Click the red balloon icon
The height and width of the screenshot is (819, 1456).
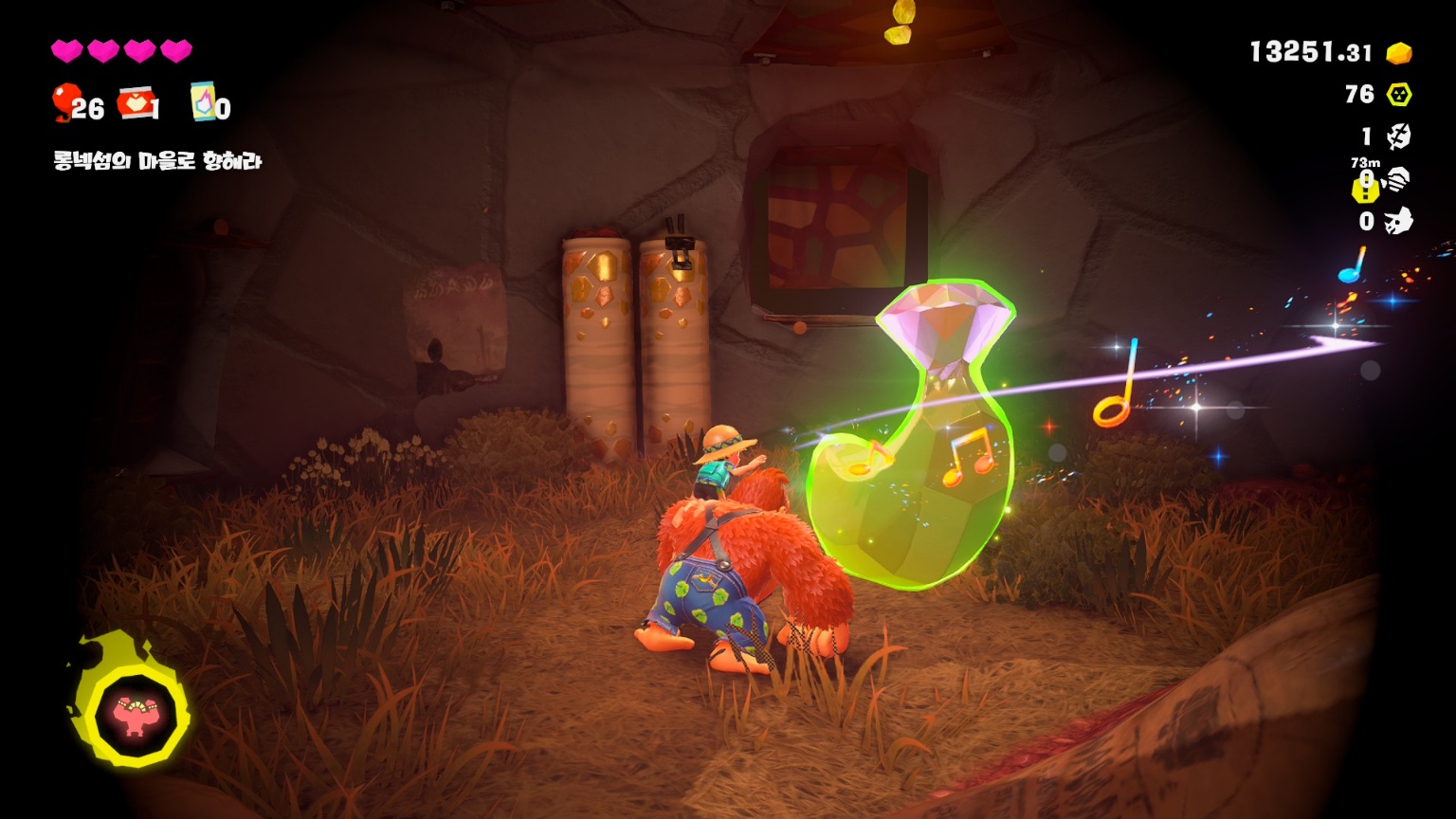(64, 101)
